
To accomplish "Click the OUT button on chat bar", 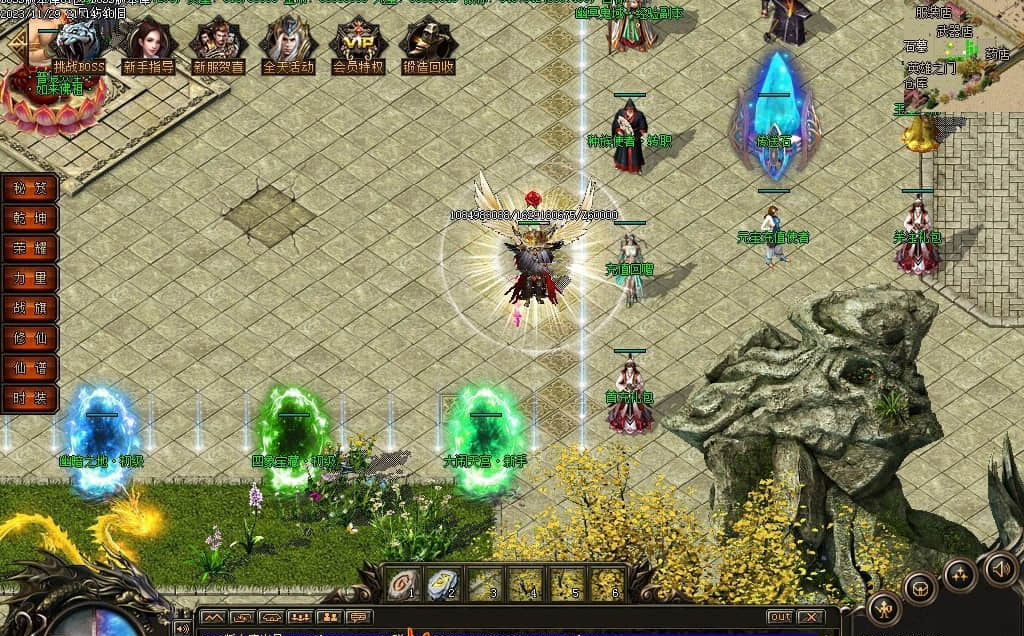I will [x=780, y=617].
